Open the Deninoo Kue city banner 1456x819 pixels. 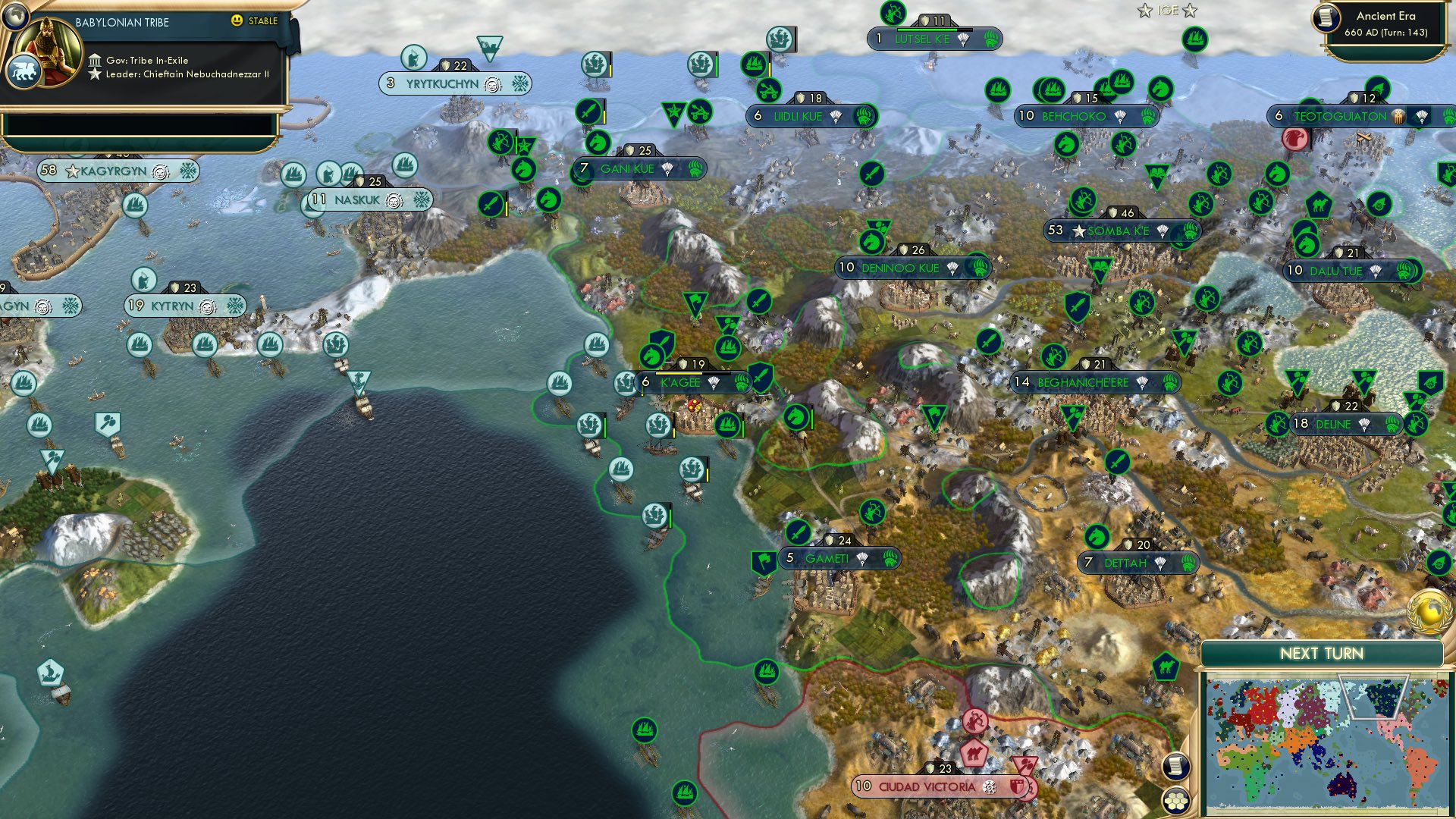(x=900, y=268)
